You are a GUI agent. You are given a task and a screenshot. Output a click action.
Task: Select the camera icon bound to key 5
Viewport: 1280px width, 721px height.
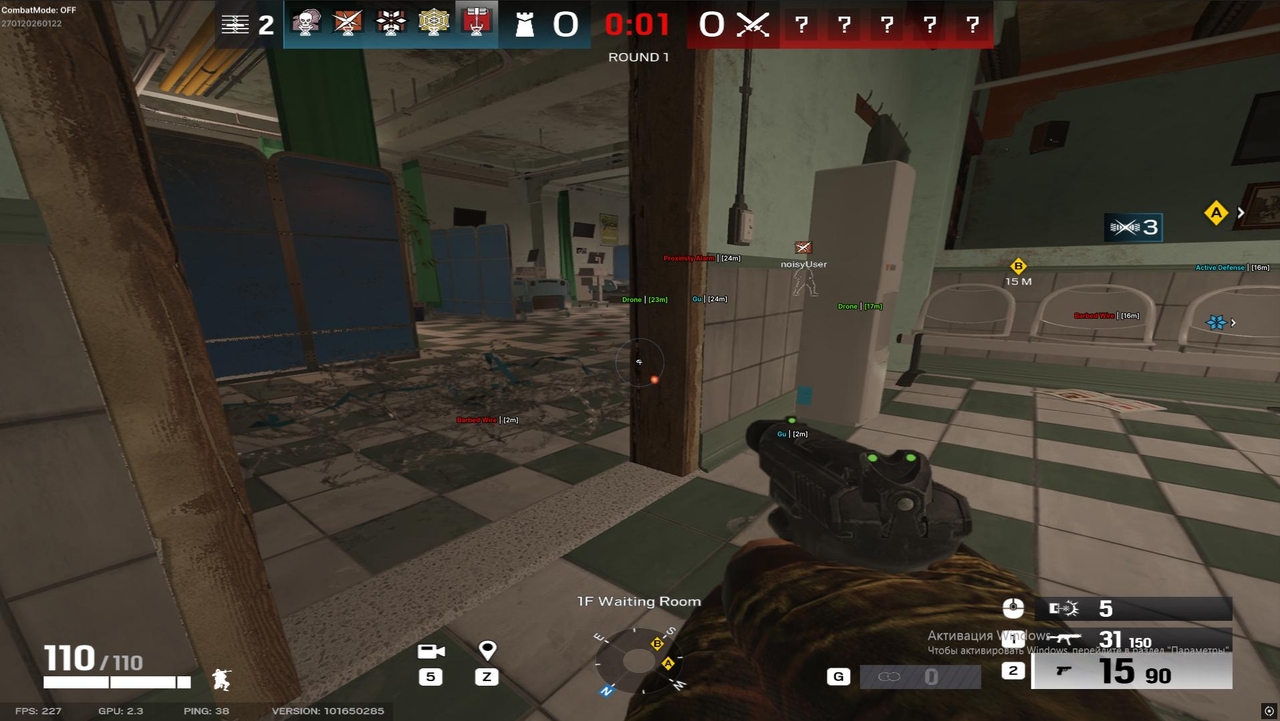pos(430,650)
